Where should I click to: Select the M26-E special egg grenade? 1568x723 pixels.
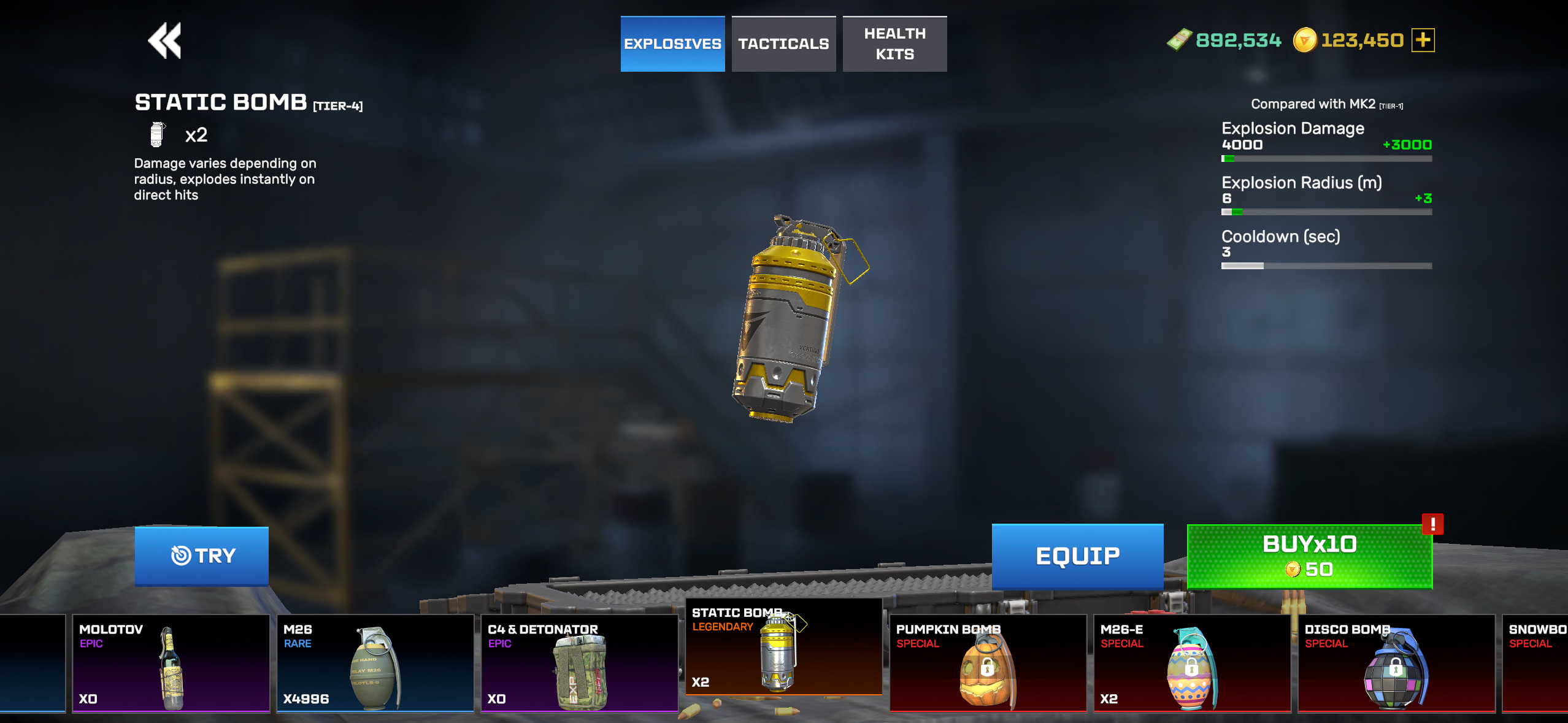coord(1192,664)
